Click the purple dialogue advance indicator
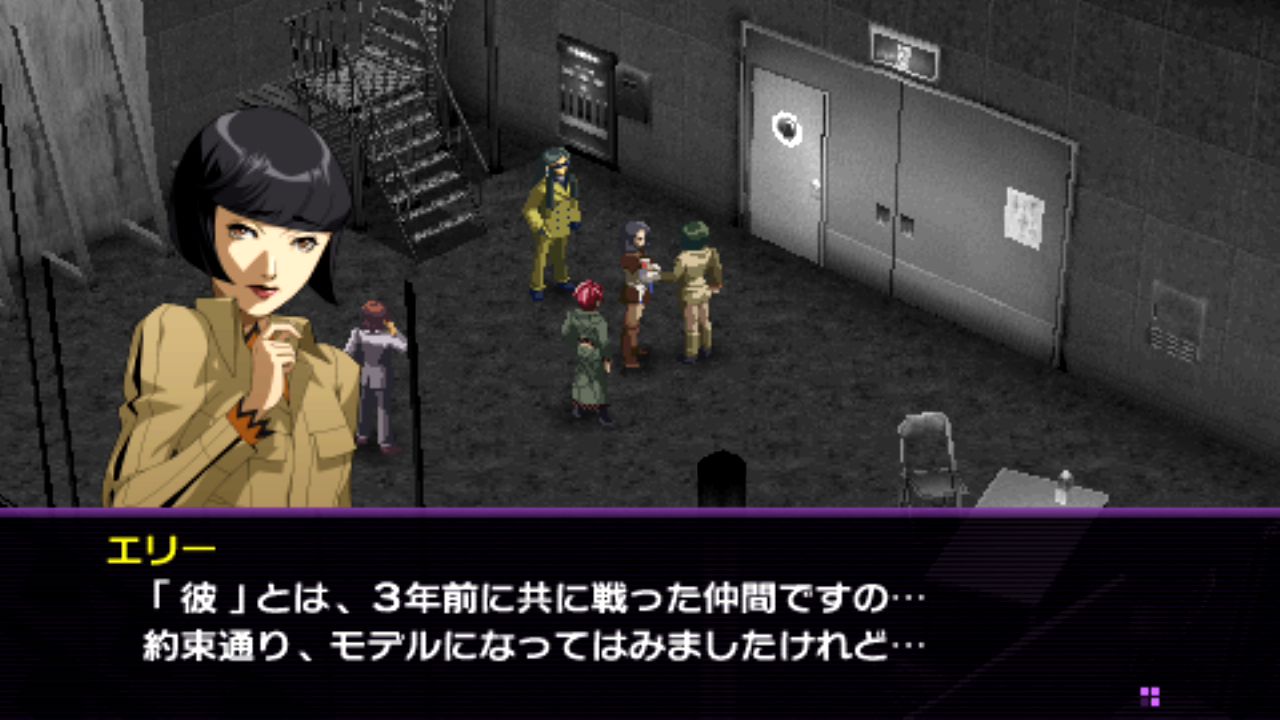This screenshot has width=1280, height=720. (x=1150, y=696)
